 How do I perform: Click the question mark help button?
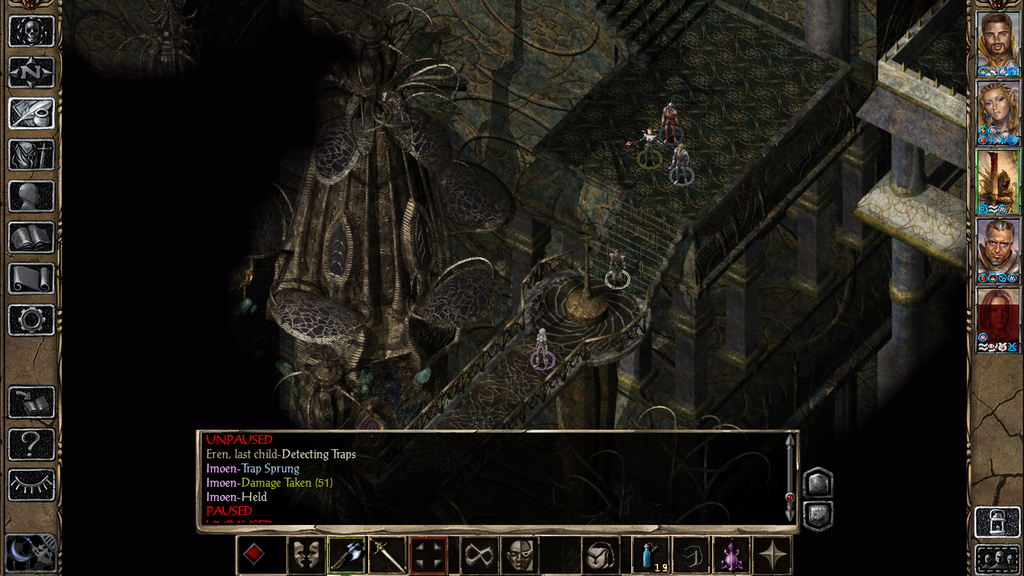[x=31, y=443]
